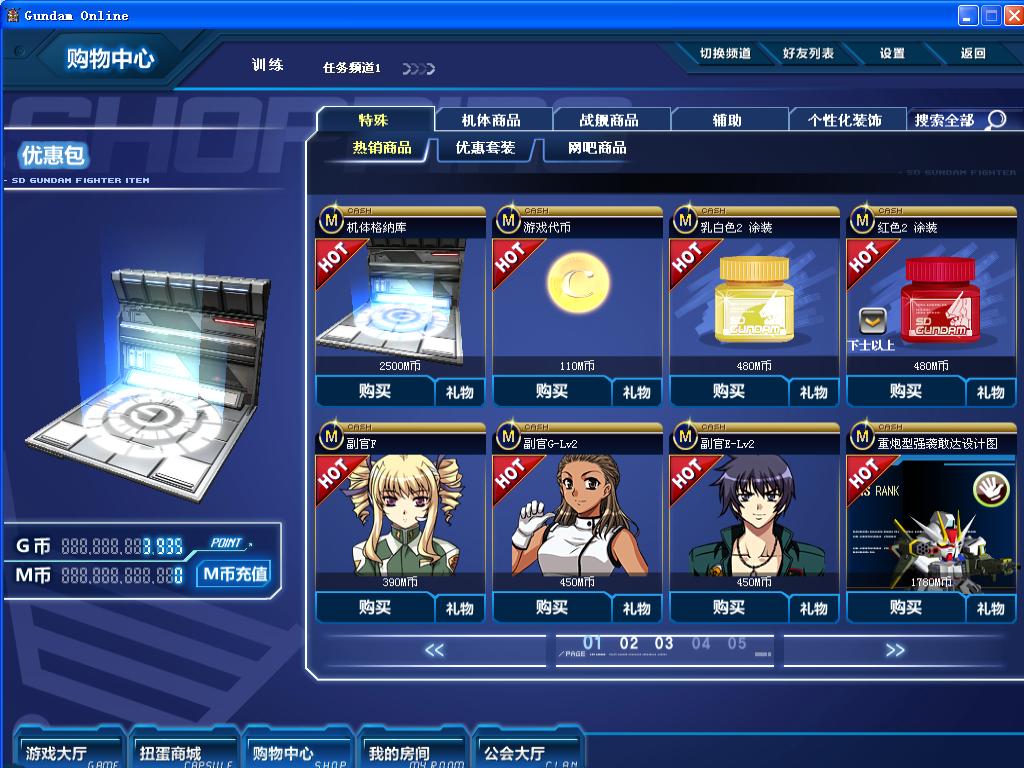Viewport: 1024px width, 768px height.
Task: Click the 搜索全部 search button
Action: click(960, 120)
